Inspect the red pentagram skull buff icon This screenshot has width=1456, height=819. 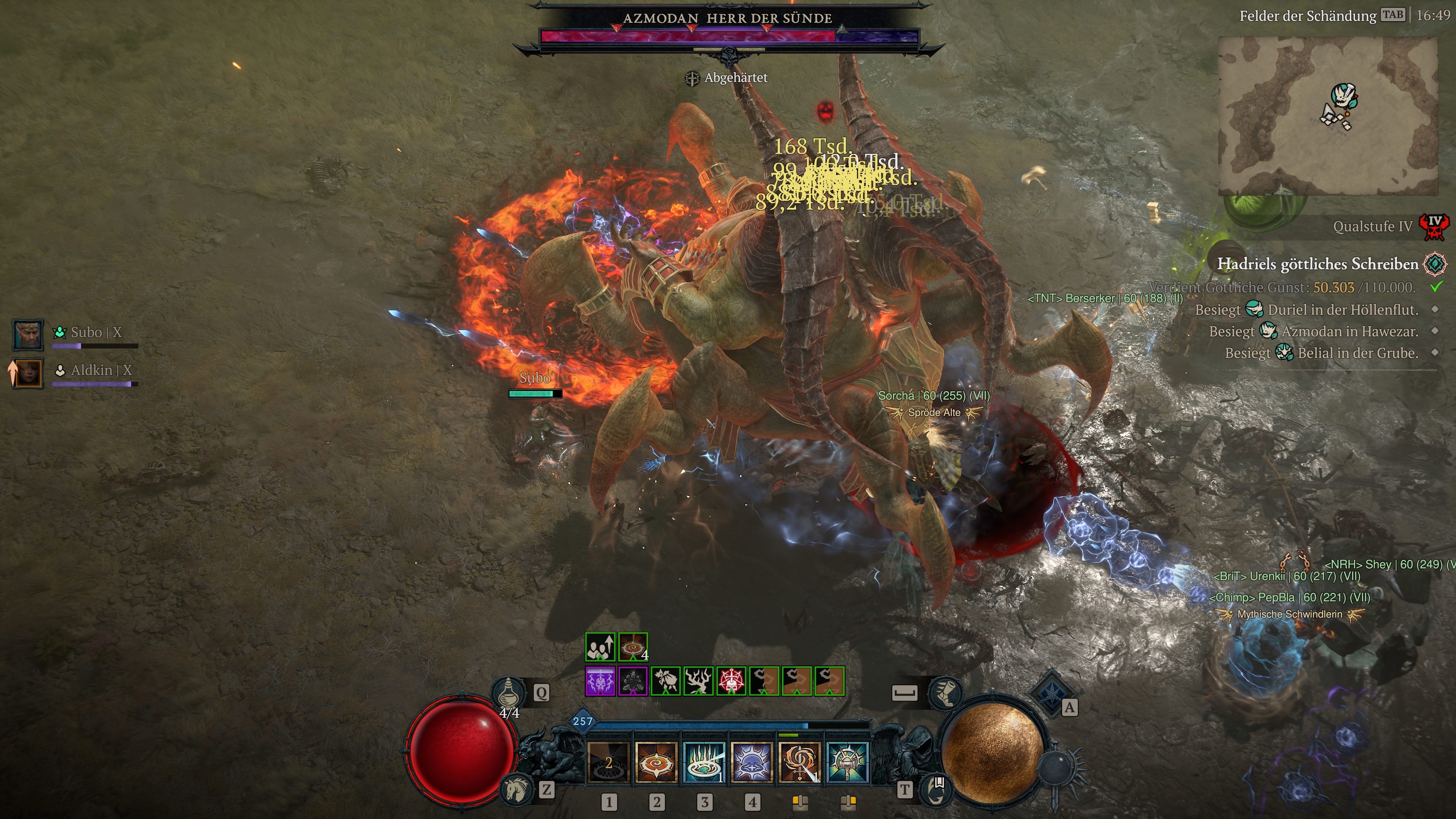coord(731,681)
